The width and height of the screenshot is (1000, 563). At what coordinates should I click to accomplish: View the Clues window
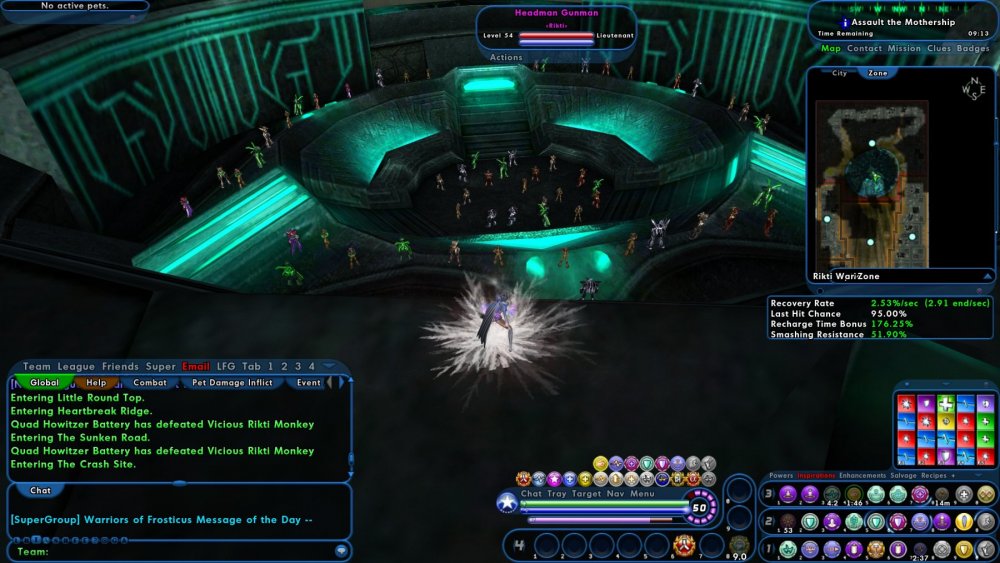click(939, 48)
